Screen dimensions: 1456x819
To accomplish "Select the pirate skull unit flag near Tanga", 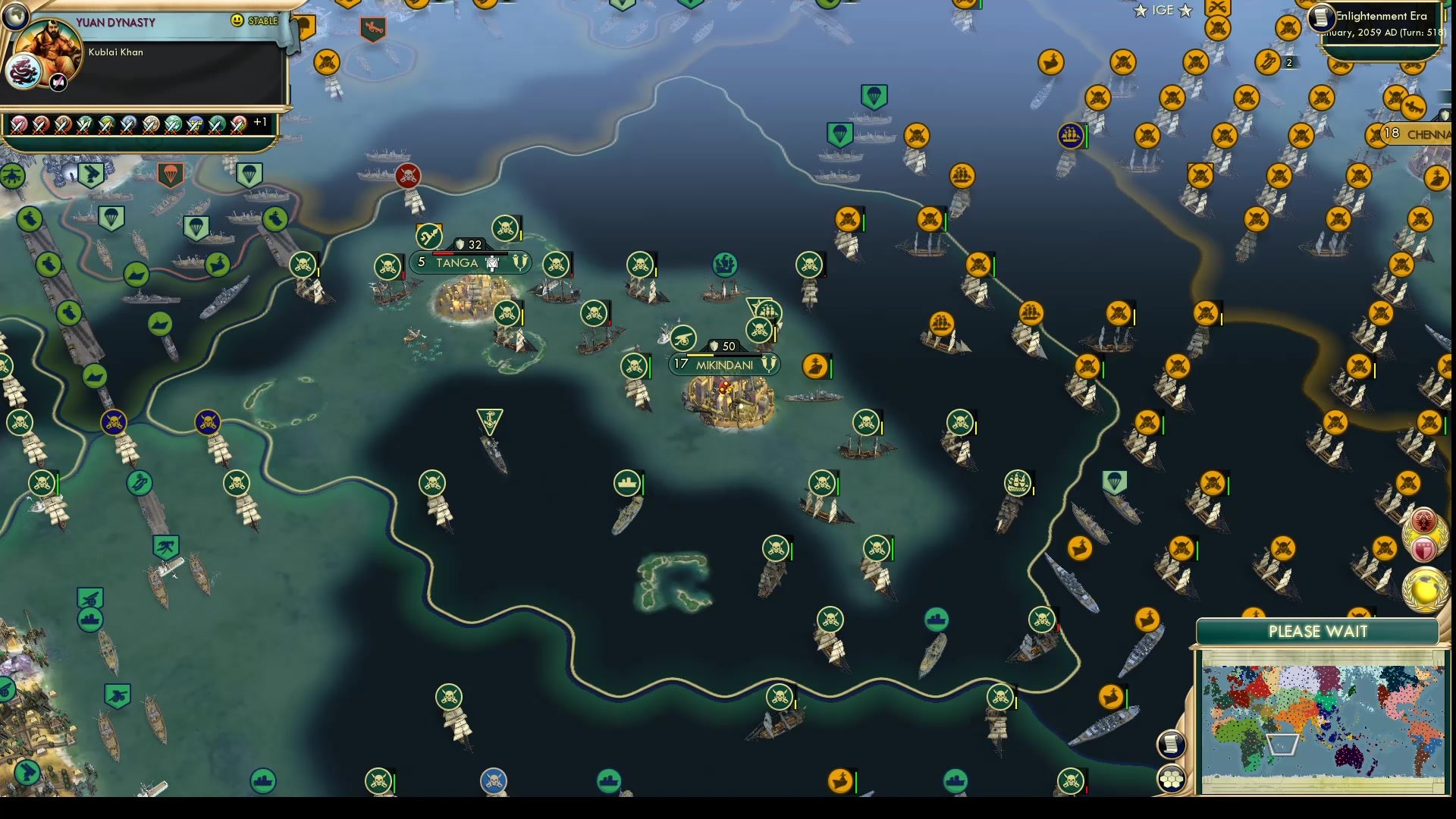I will tap(504, 227).
